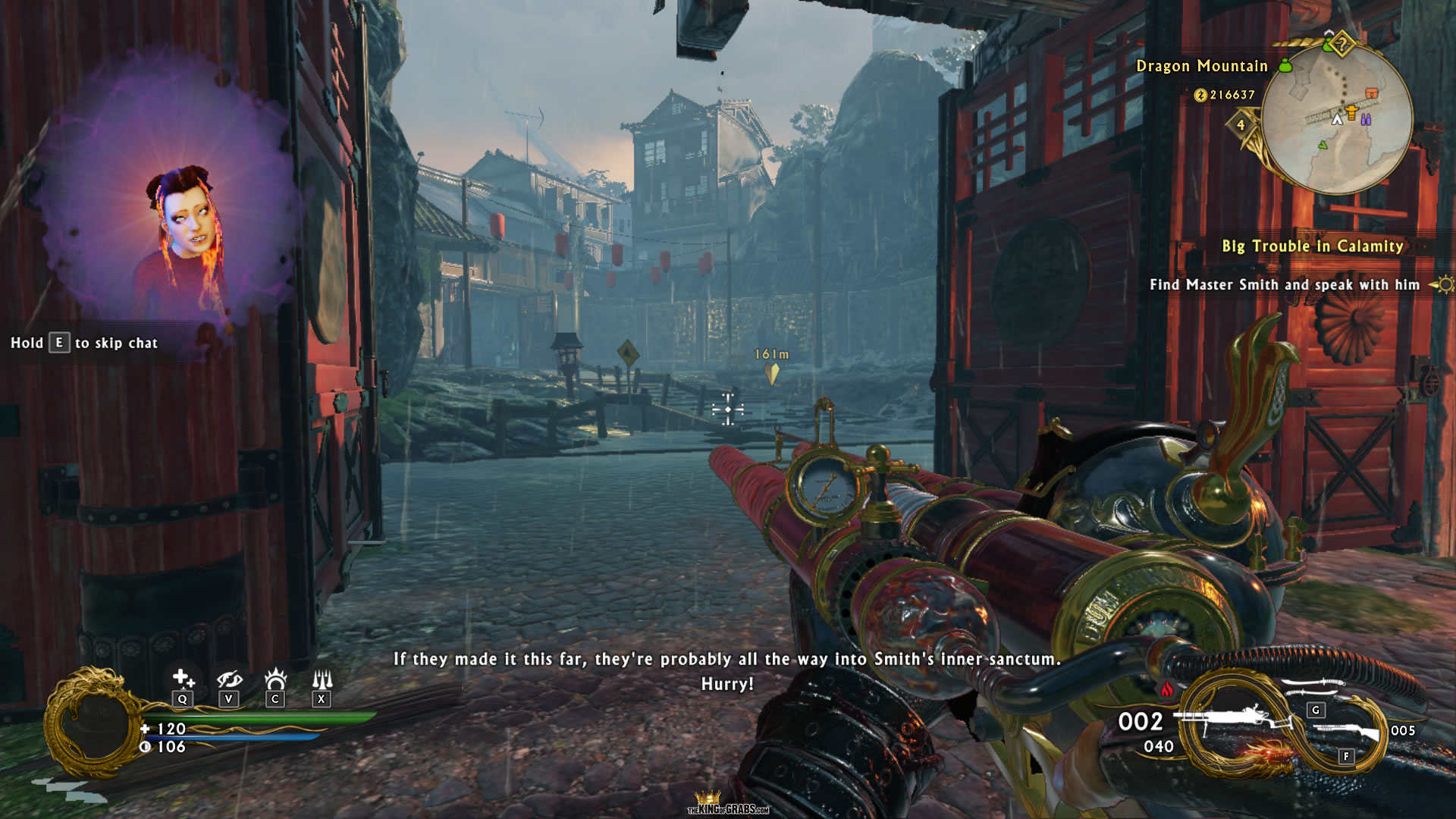Select the equipped flamethrower weapon icon
The width and height of the screenshot is (1456, 819).
(1232, 719)
